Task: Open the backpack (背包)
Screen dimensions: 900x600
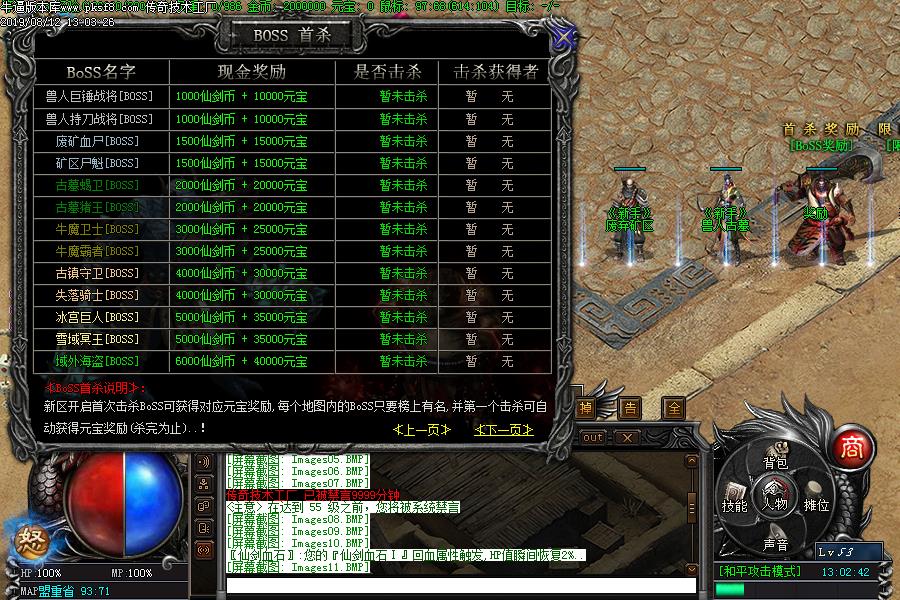Action: pos(775,462)
